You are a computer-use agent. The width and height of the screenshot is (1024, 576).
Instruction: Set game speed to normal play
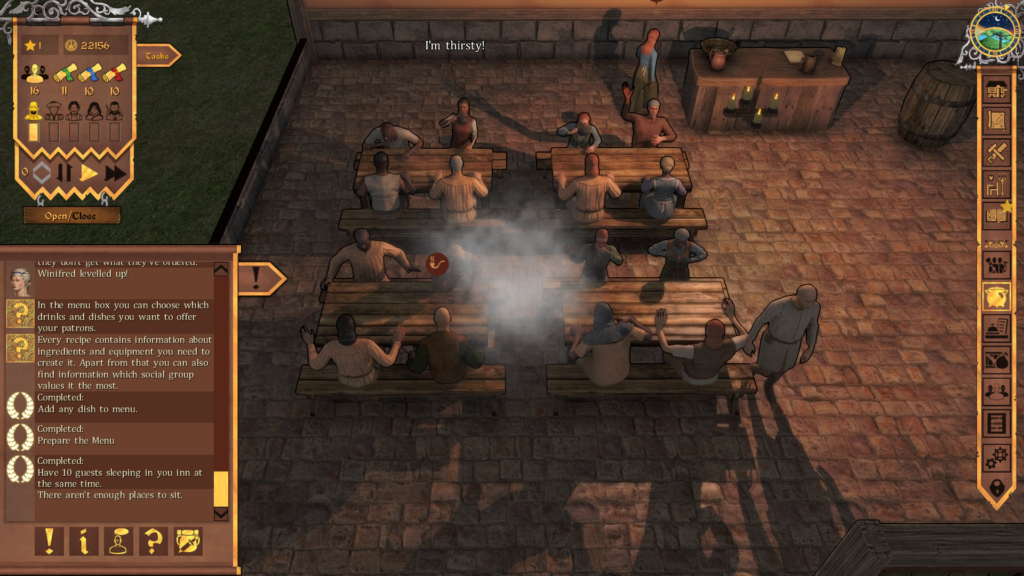coord(89,172)
